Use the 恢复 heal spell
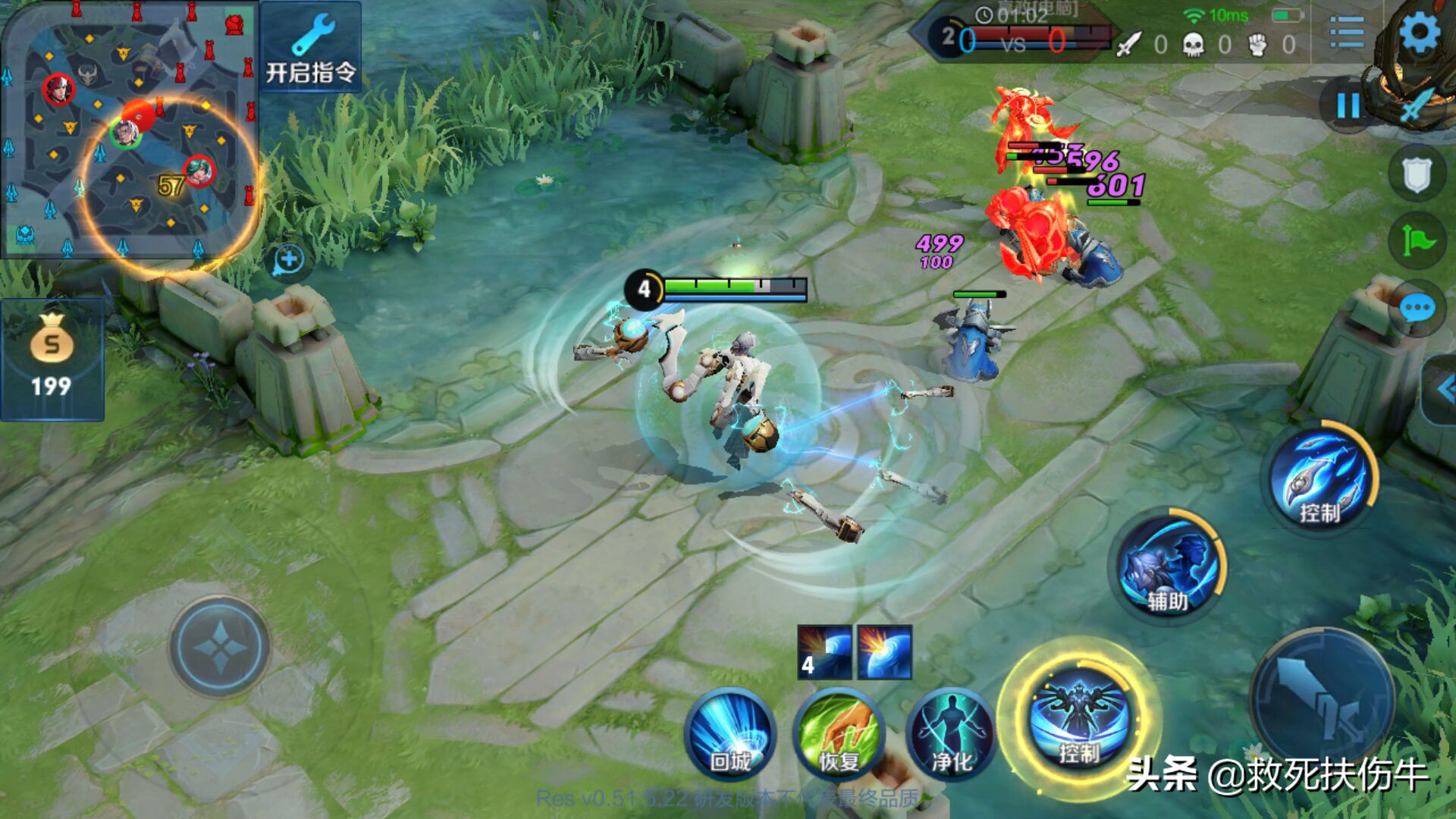Image resolution: width=1456 pixels, height=819 pixels. coord(839,734)
